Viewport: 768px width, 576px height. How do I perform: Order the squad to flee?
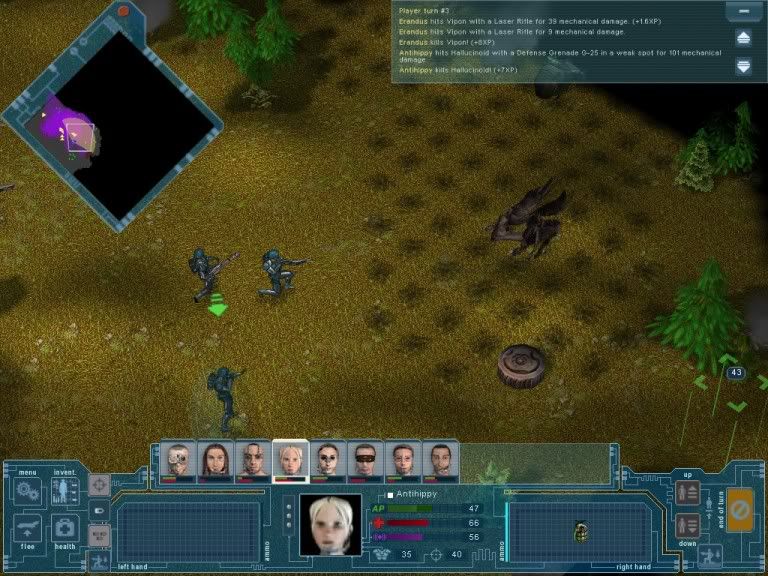pyautogui.click(x=27, y=528)
